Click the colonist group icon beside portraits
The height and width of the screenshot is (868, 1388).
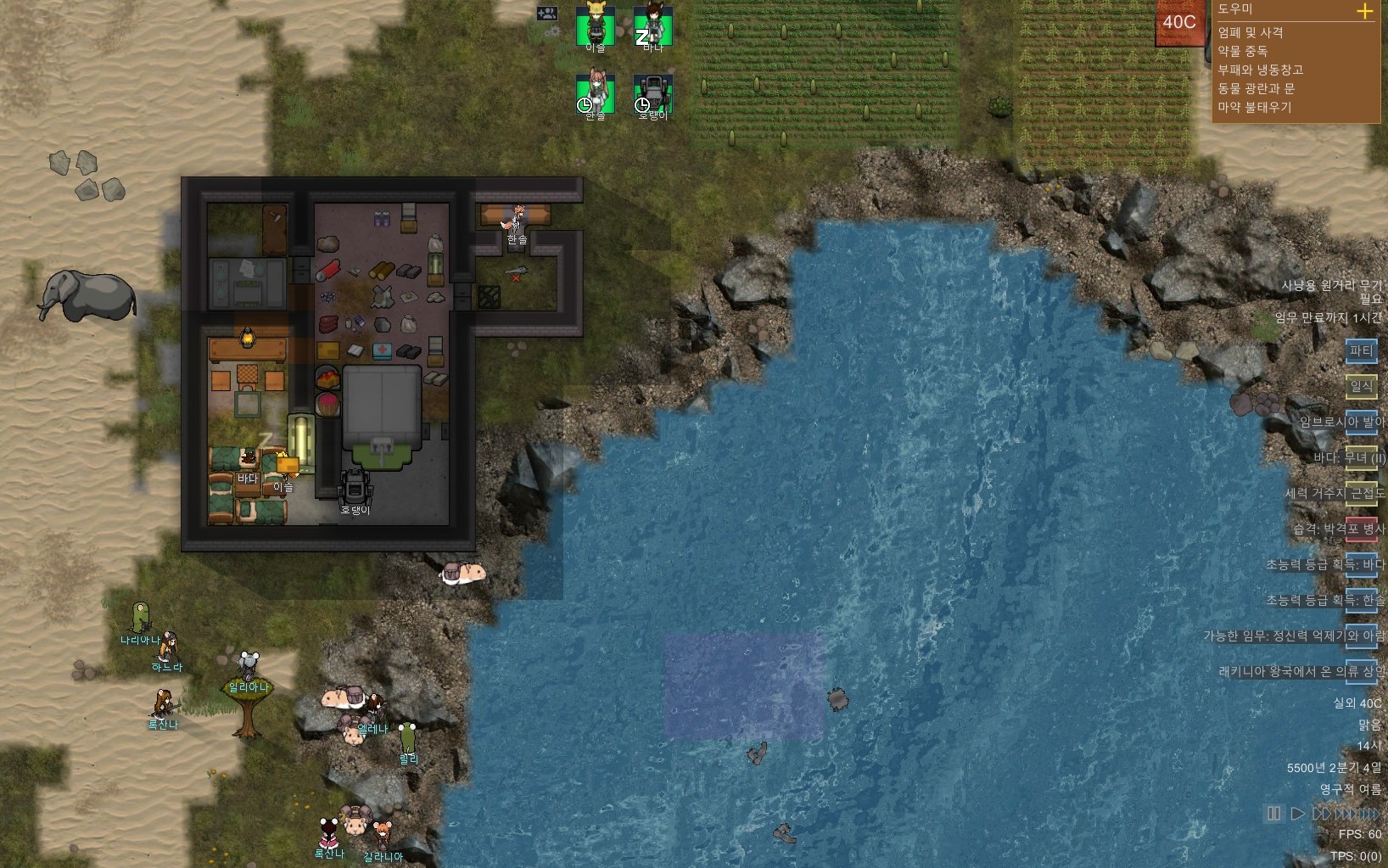tap(547, 14)
